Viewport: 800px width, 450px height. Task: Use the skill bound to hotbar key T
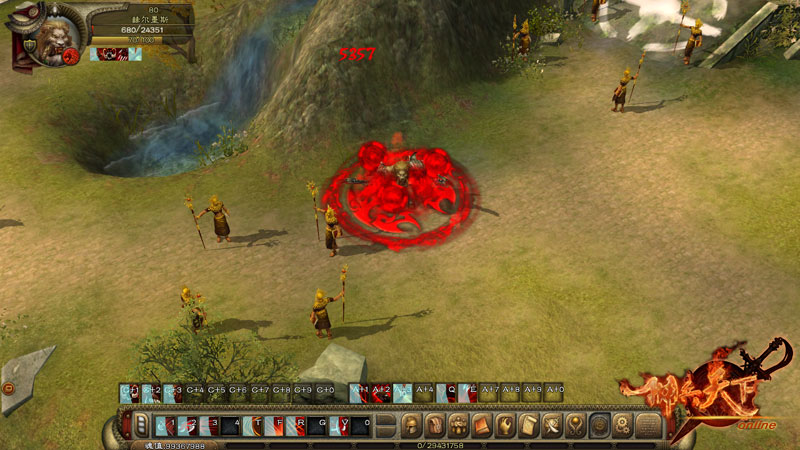tap(253, 425)
